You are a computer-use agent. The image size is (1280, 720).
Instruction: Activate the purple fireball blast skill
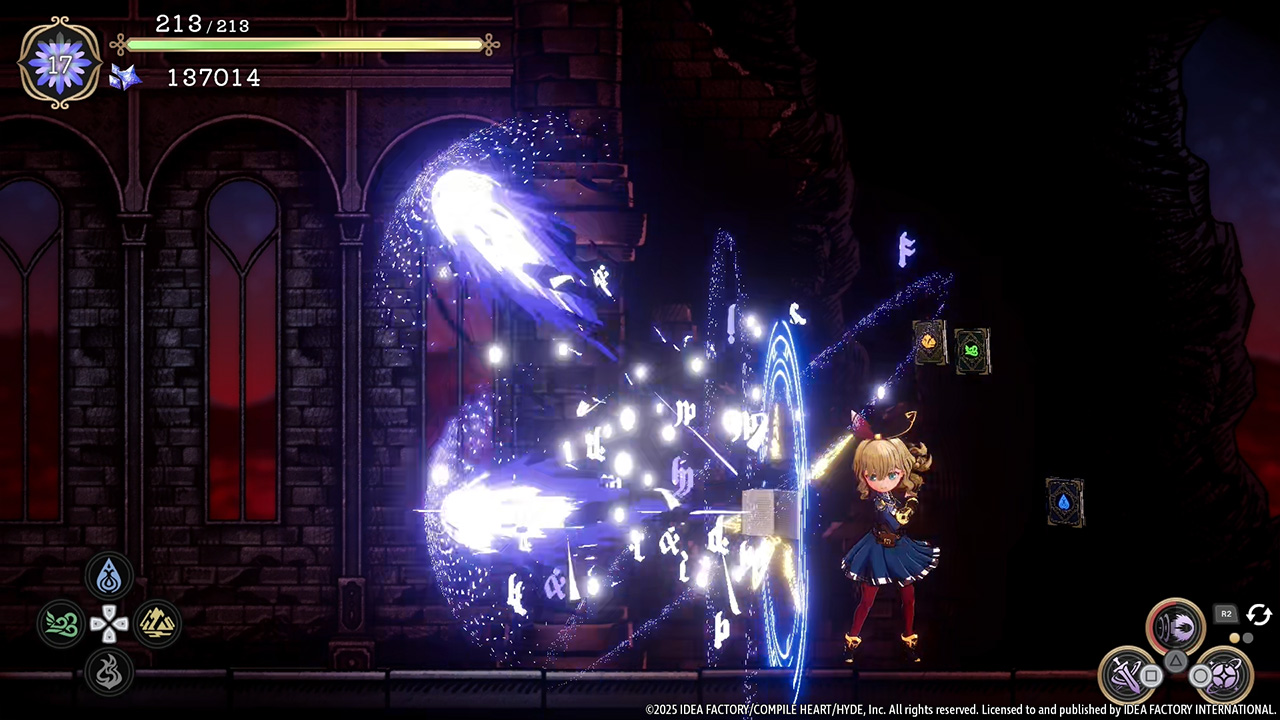click(1176, 627)
